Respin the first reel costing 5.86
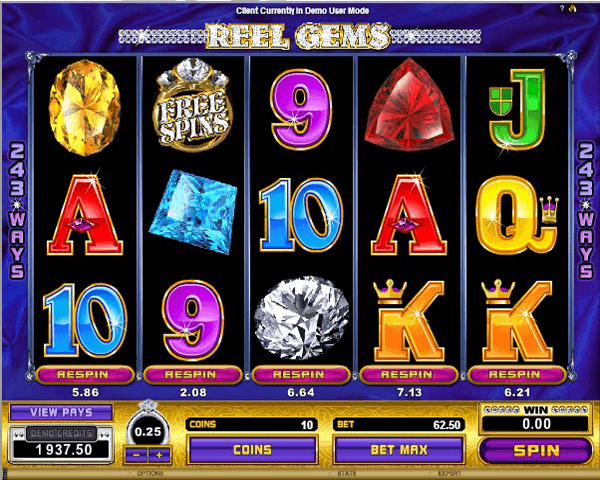Screen dimensions: 600x480 [x=85, y=374]
